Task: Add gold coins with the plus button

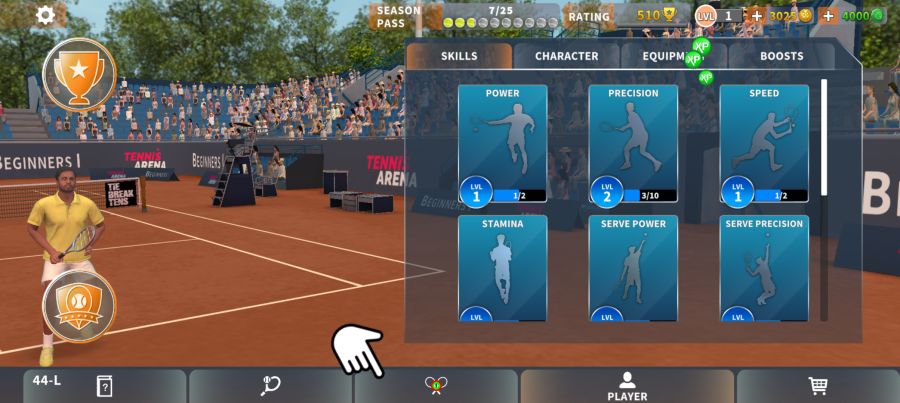Action: tap(756, 16)
